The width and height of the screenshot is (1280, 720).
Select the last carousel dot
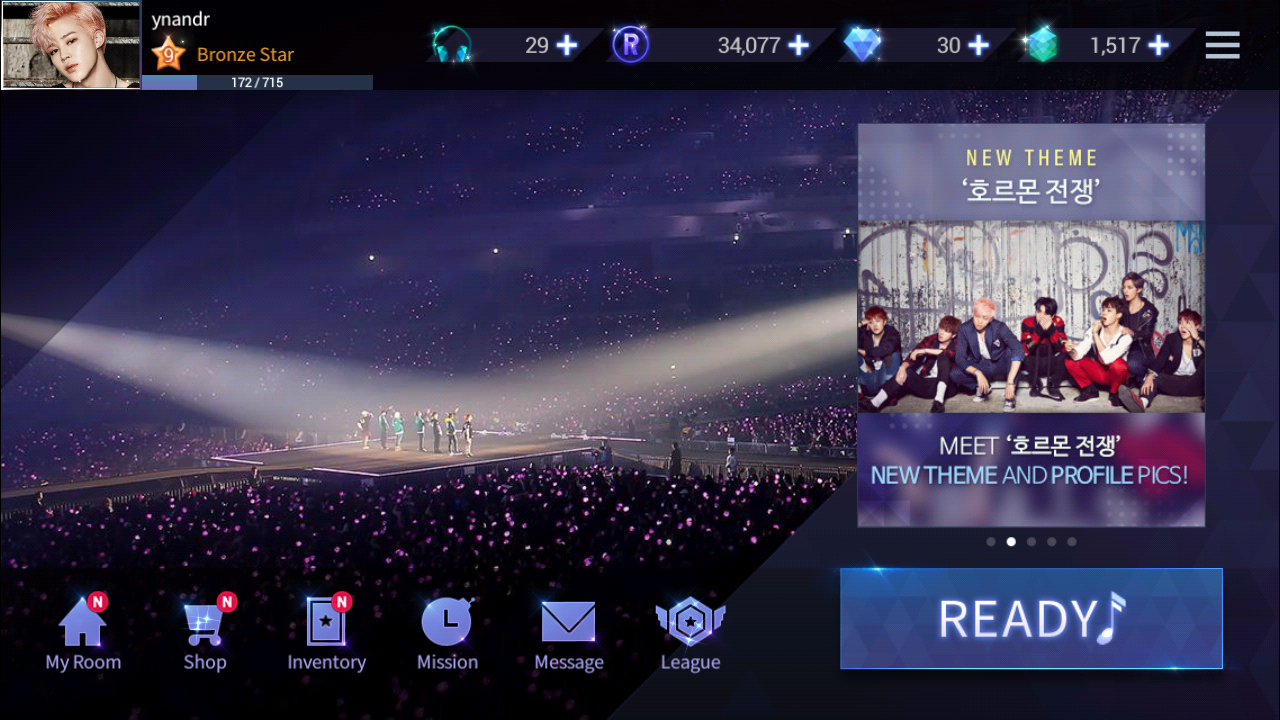coord(1072,541)
